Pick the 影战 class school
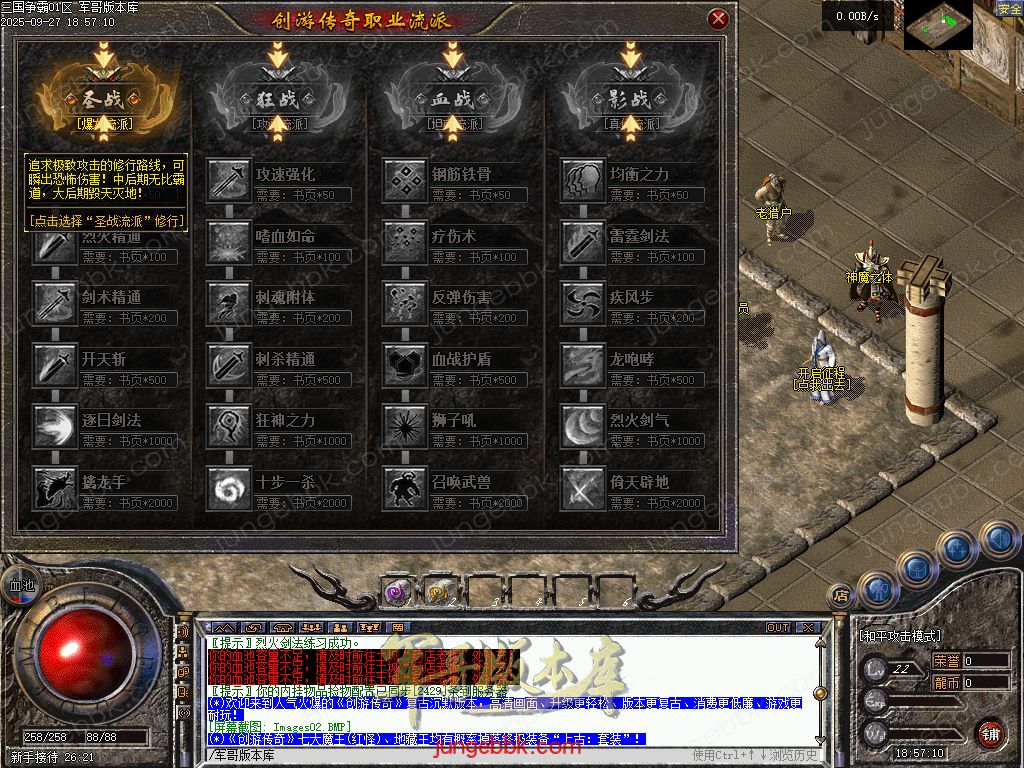This screenshot has width=1024, height=768. pyautogui.click(x=630, y=99)
